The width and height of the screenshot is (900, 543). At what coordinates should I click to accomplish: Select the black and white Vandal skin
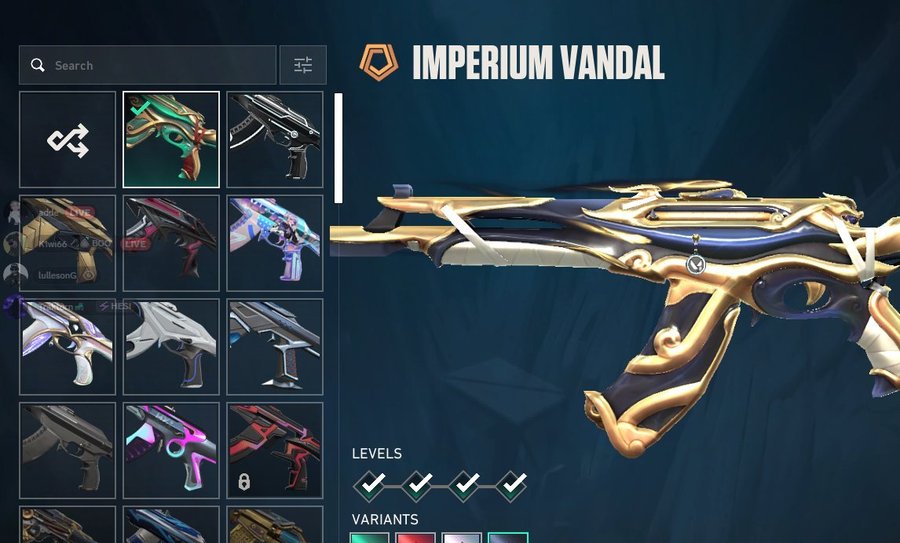pos(275,140)
